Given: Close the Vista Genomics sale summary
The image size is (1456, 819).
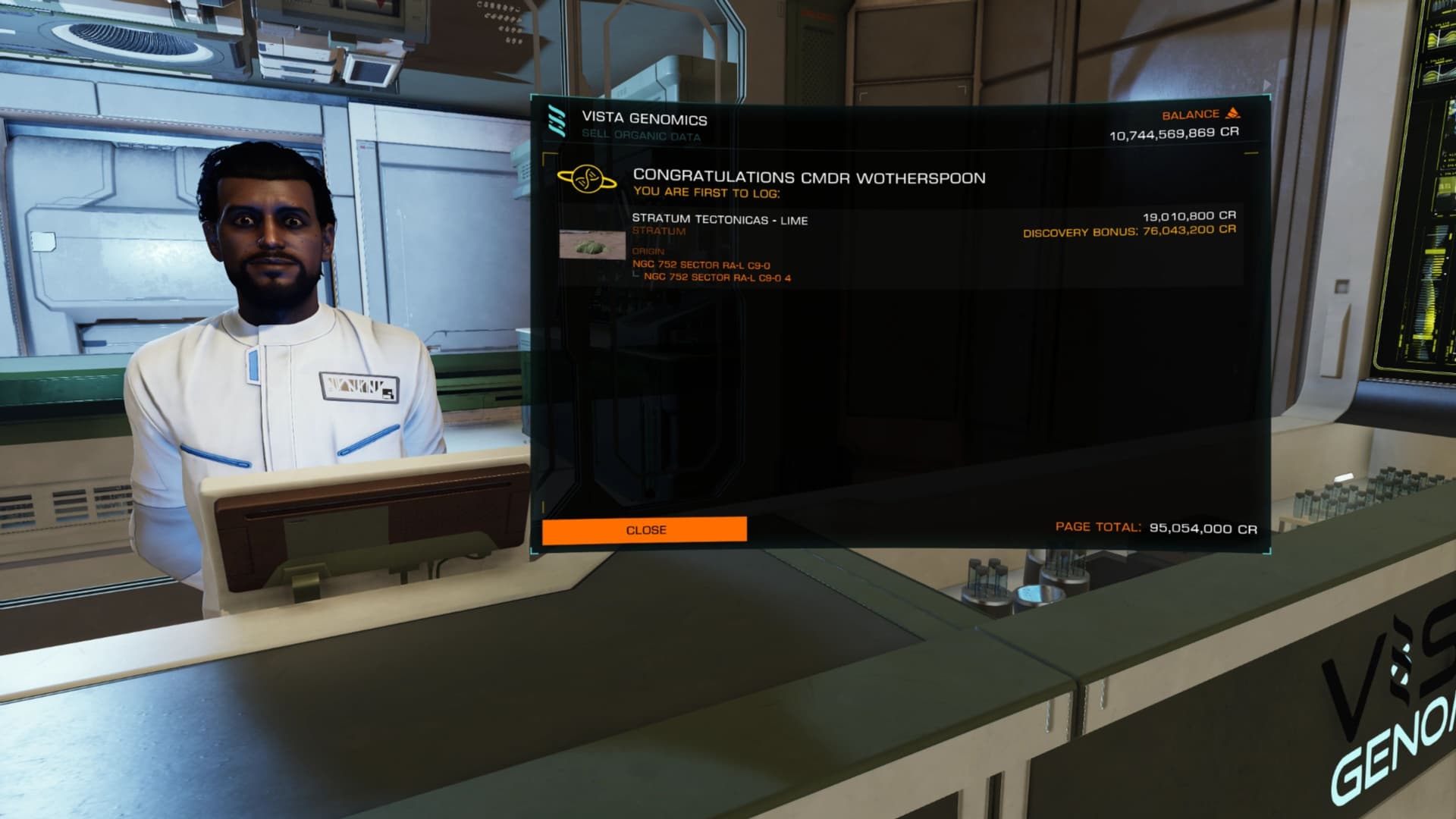Looking at the screenshot, I should tap(645, 530).
